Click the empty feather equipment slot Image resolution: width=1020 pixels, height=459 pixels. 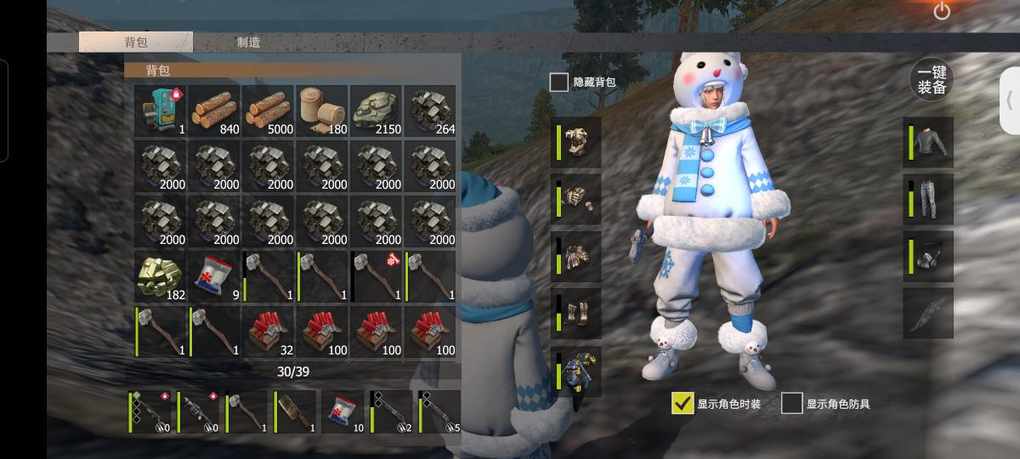930,313
